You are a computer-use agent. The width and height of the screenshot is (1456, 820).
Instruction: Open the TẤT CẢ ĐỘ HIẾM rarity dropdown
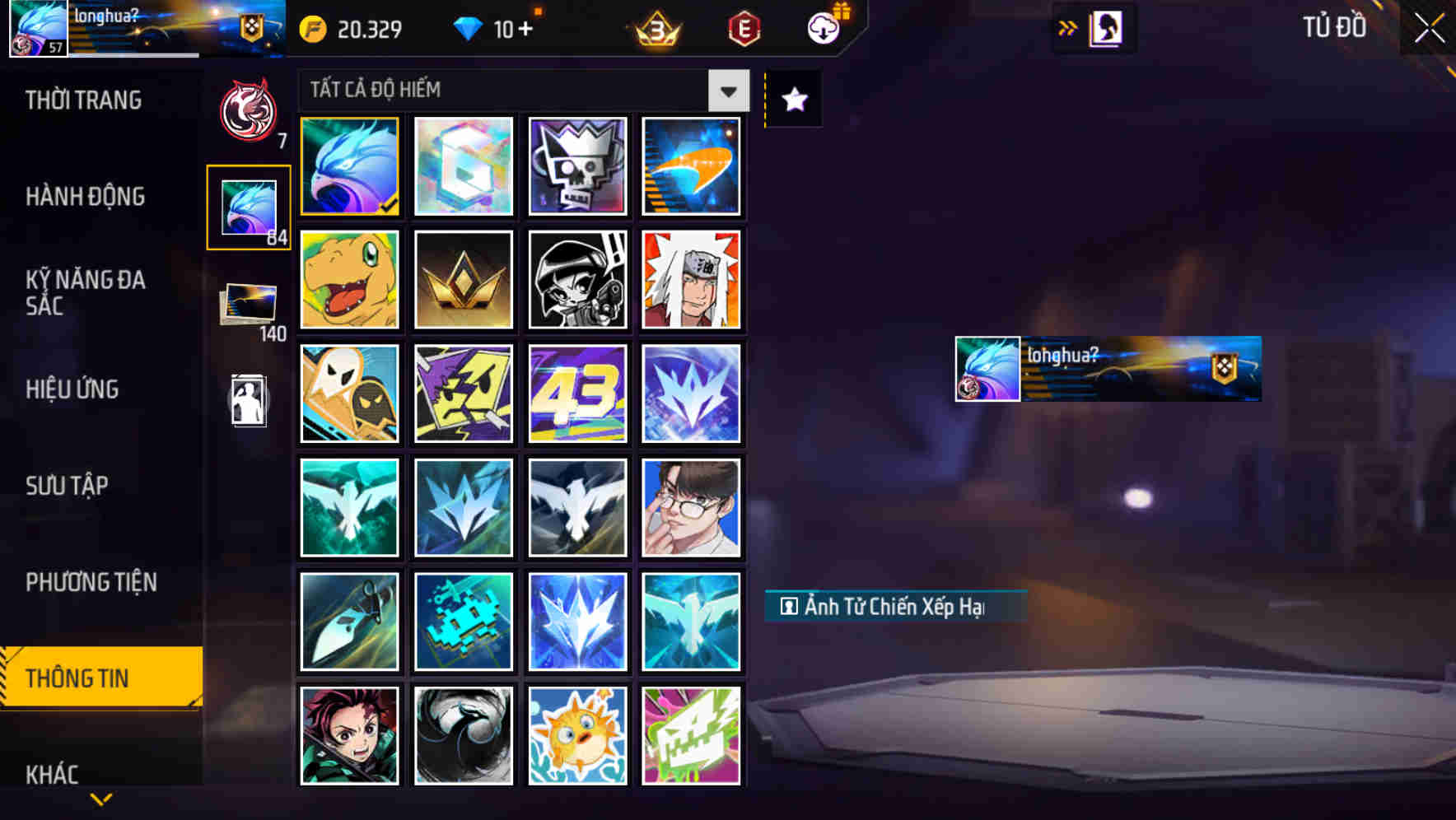pyautogui.click(x=726, y=91)
